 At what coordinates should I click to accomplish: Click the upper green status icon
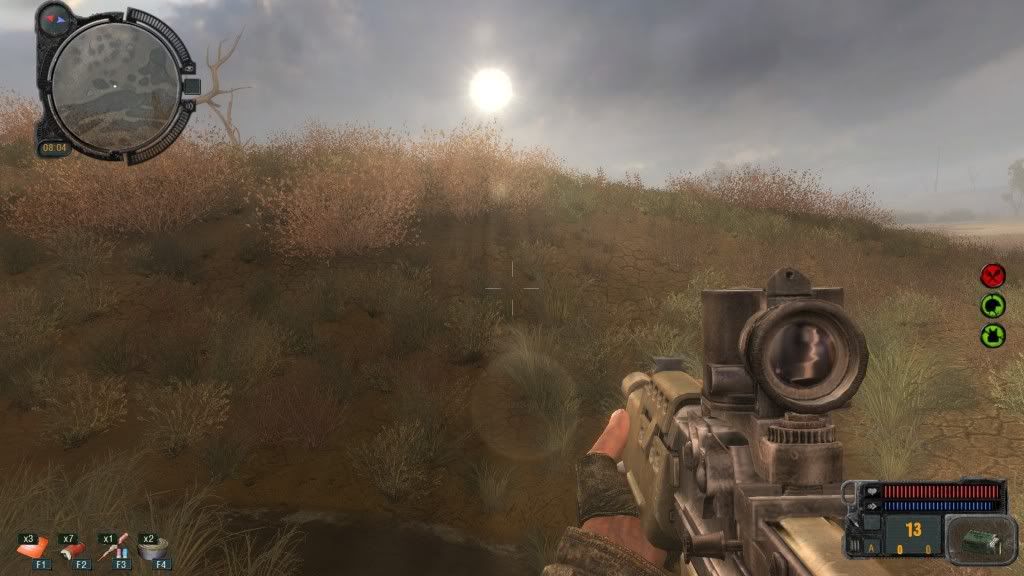click(x=992, y=305)
